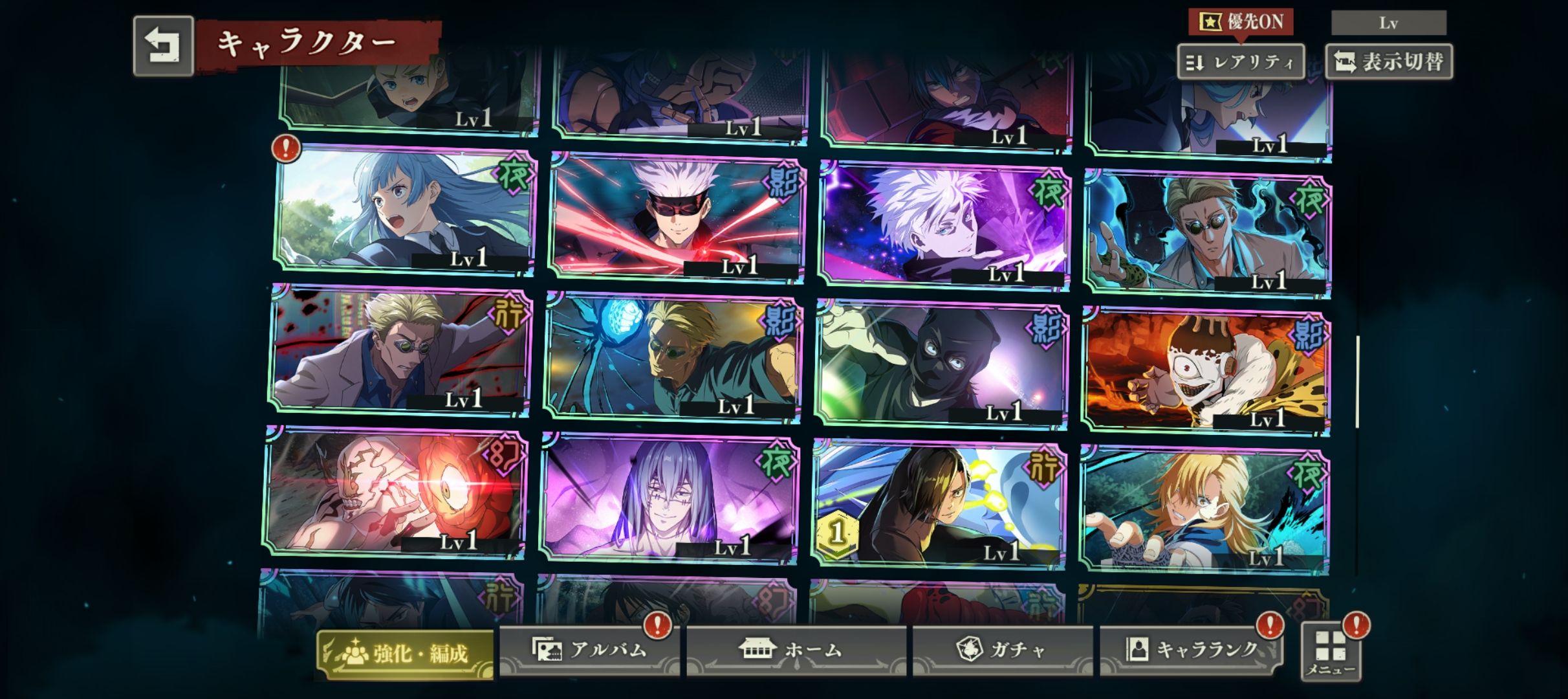Open the ガチャ tab

1002,650
